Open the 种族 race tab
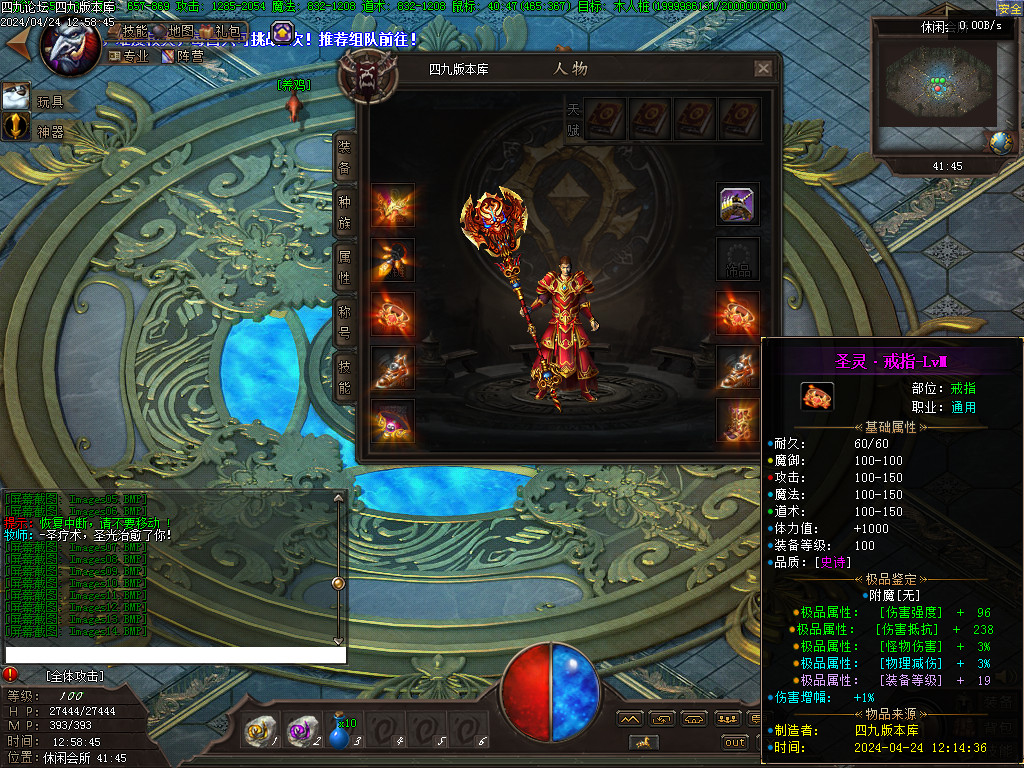Screen dimensions: 1024x768 click(344, 211)
